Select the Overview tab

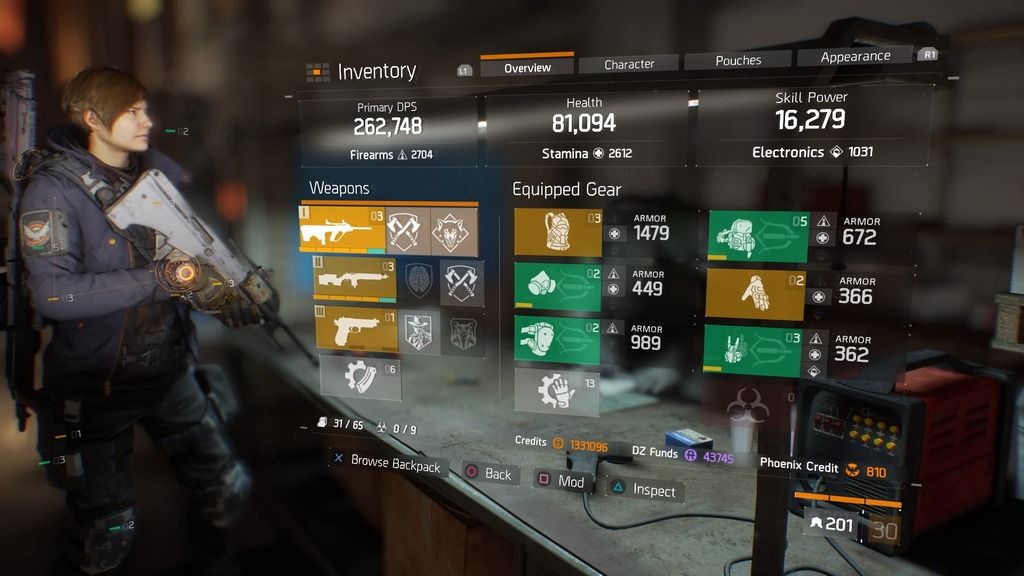(x=527, y=67)
